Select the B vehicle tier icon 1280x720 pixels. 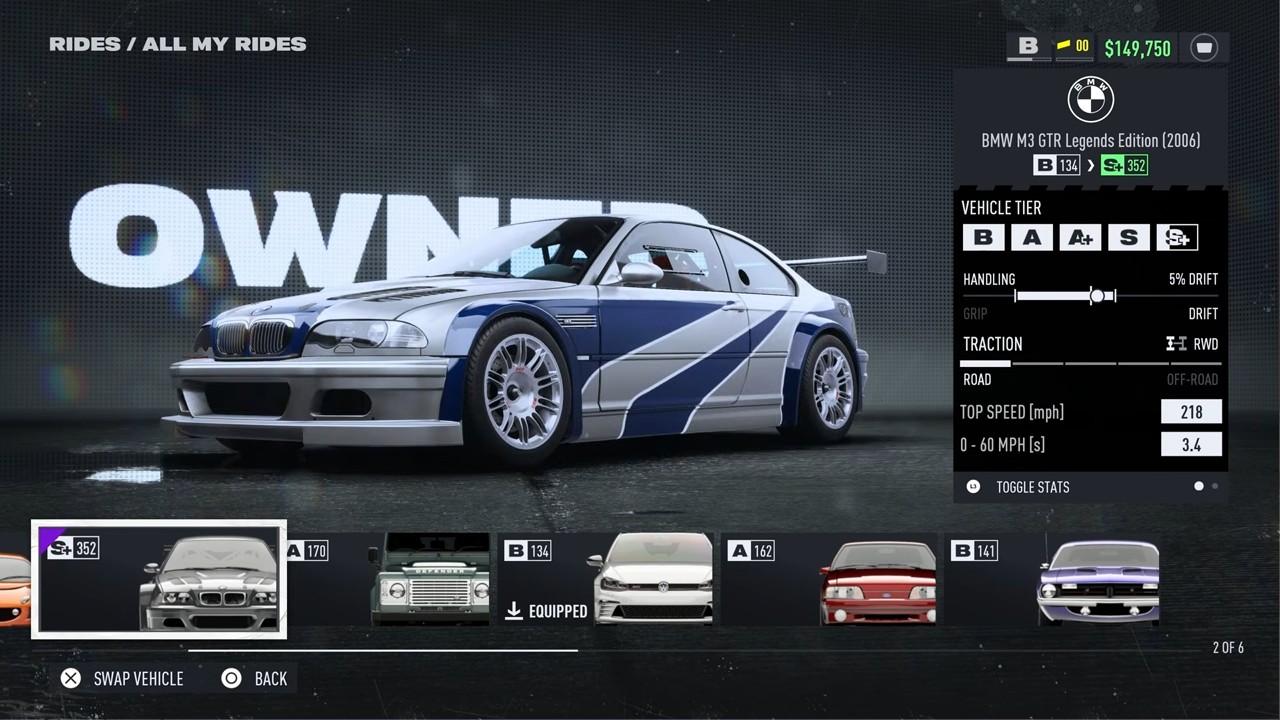click(983, 237)
